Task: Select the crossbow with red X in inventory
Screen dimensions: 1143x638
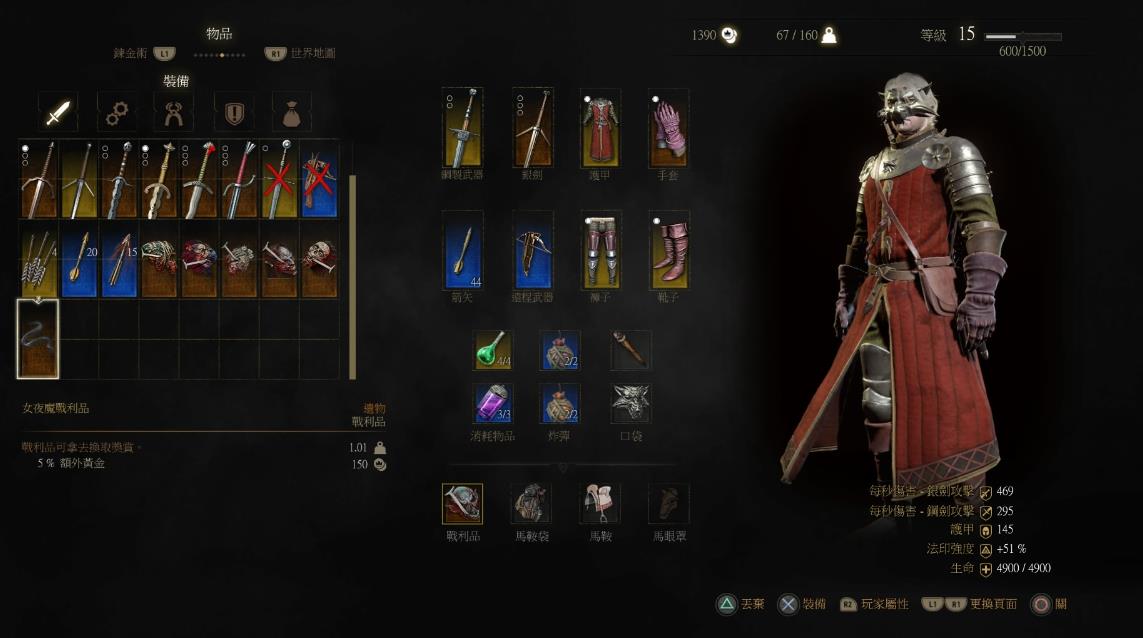Action: [319, 180]
